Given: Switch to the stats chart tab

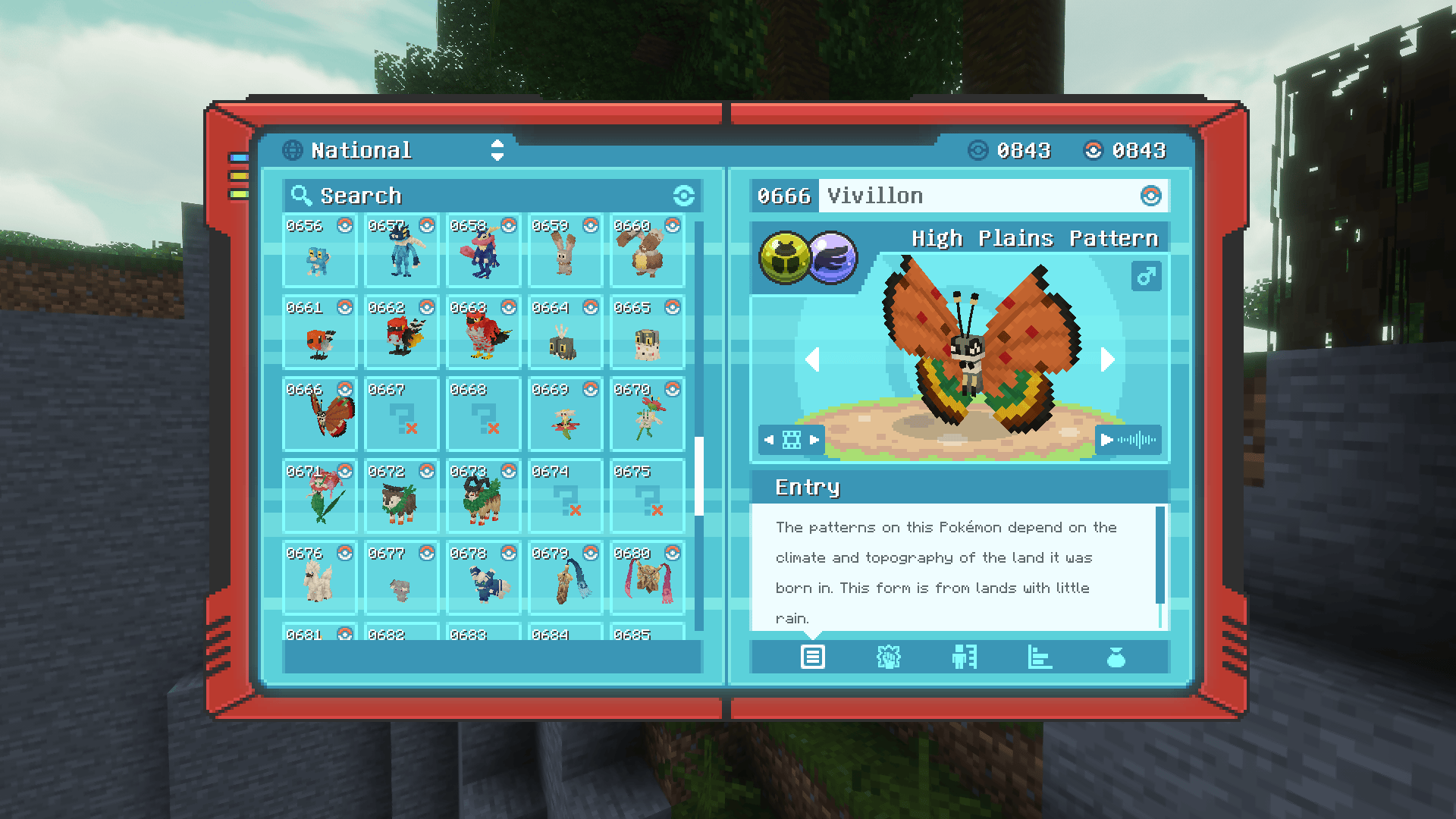Looking at the screenshot, I should pos(1040,657).
